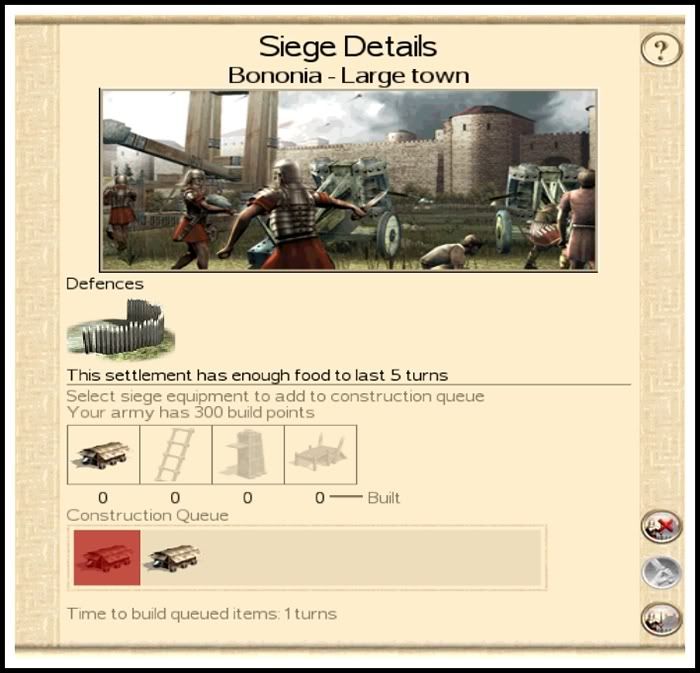Screen dimensions: 700x673
Task: Click the Bononia siege artwork image
Action: [x=348, y=180]
